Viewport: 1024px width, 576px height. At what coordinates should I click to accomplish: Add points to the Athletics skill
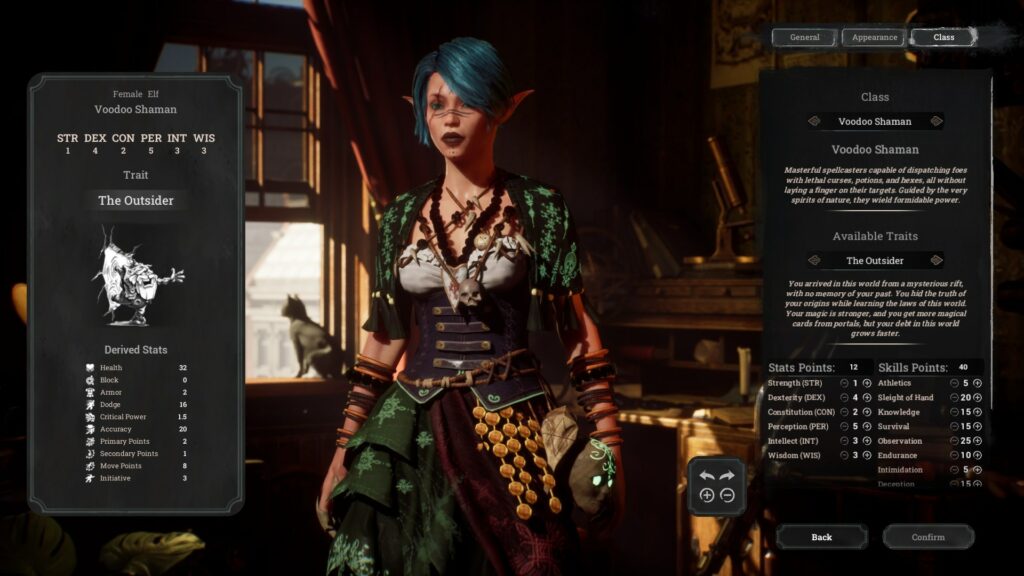[977, 383]
